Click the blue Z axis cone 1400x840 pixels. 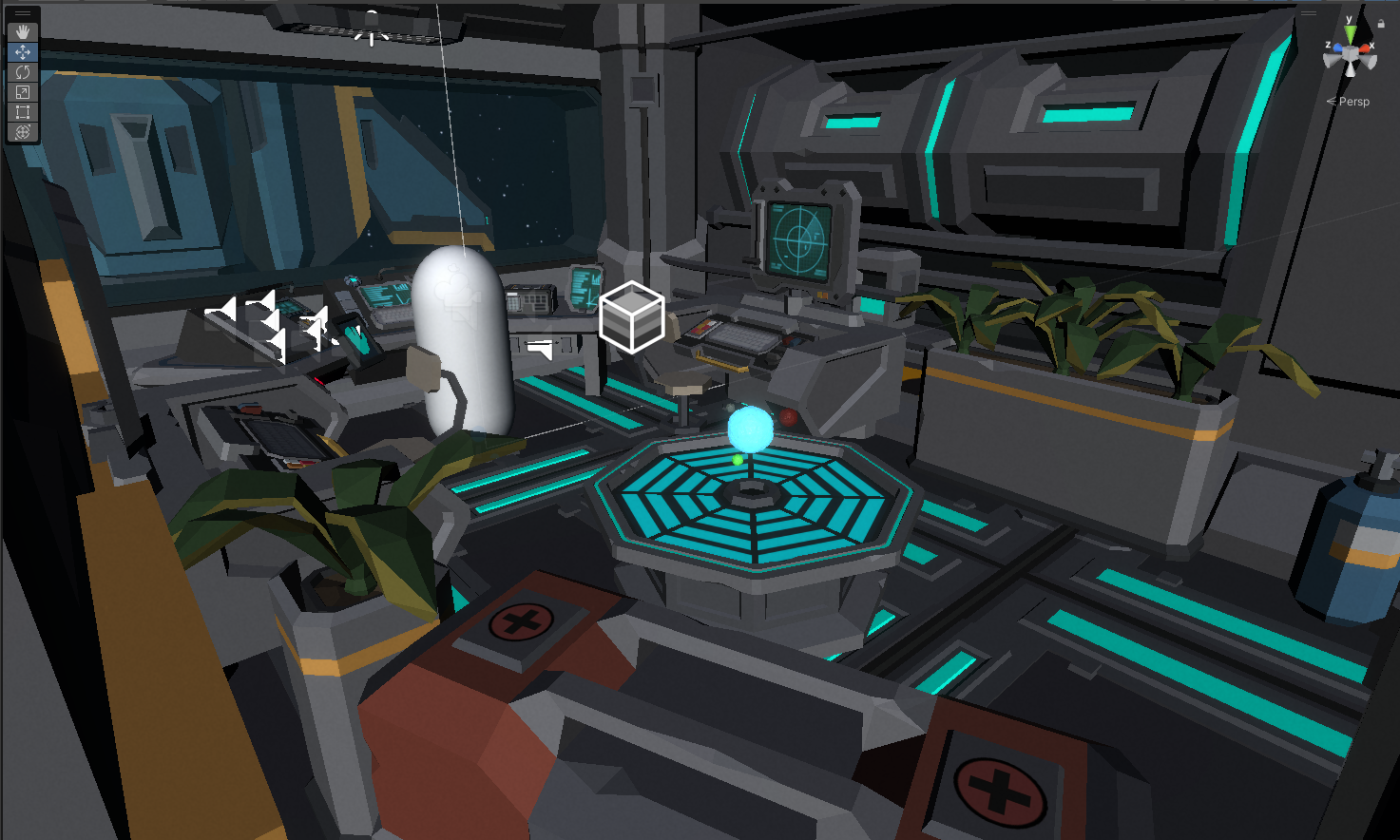1338,47
